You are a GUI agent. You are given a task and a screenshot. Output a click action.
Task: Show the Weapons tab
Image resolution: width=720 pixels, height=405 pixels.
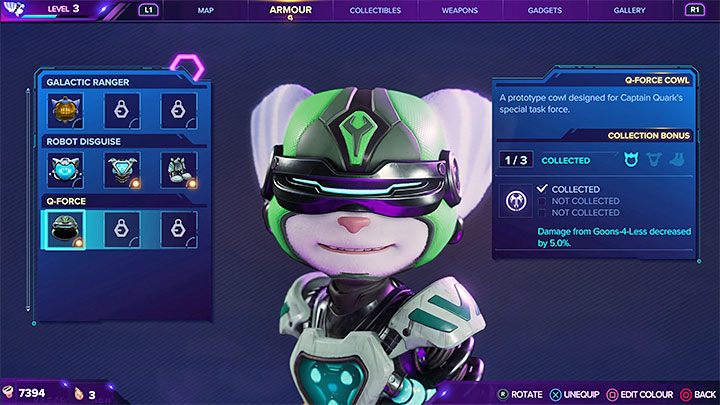tap(459, 10)
